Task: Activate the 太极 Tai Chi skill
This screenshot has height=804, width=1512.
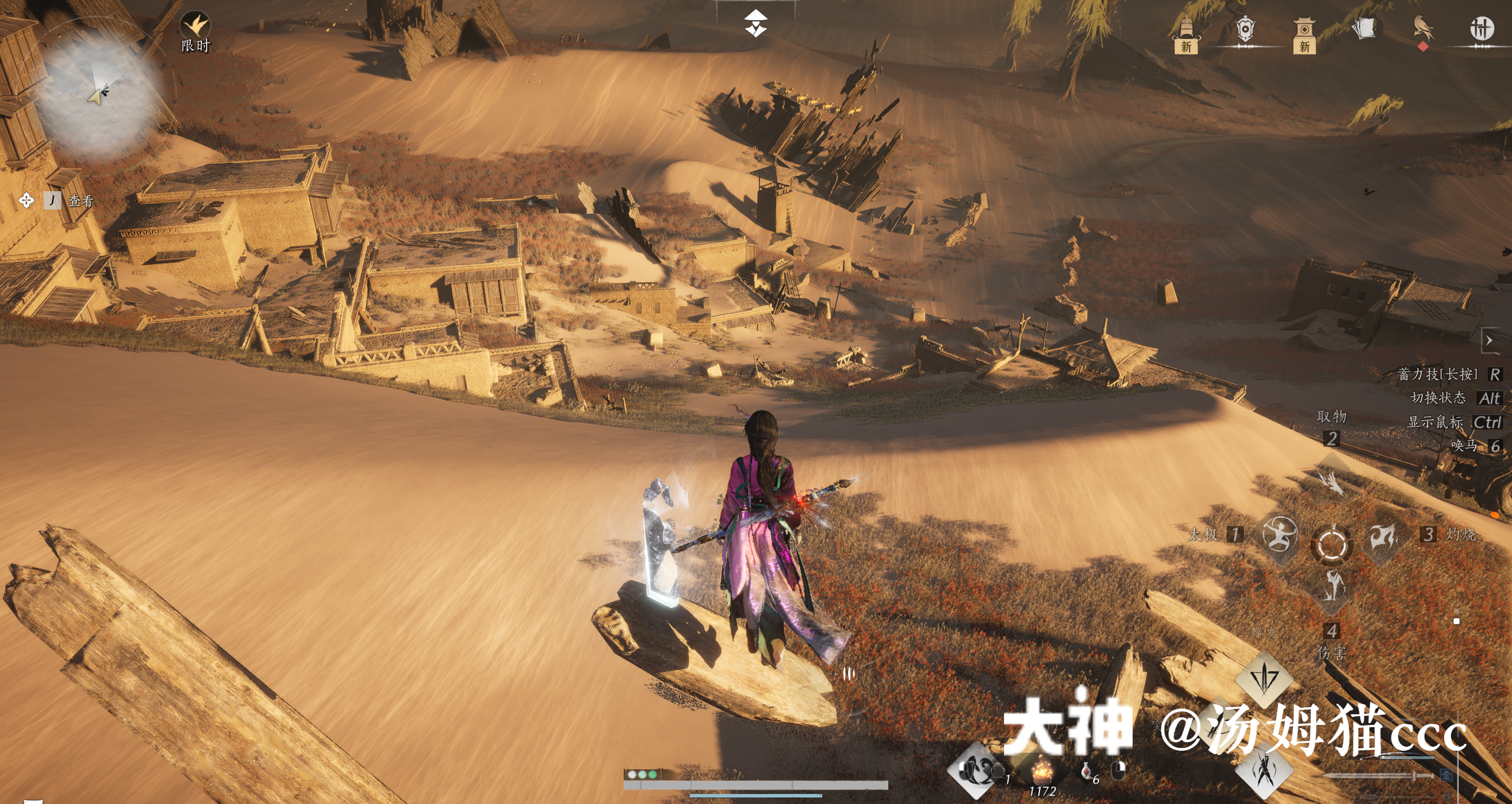Action: pos(1279,535)
